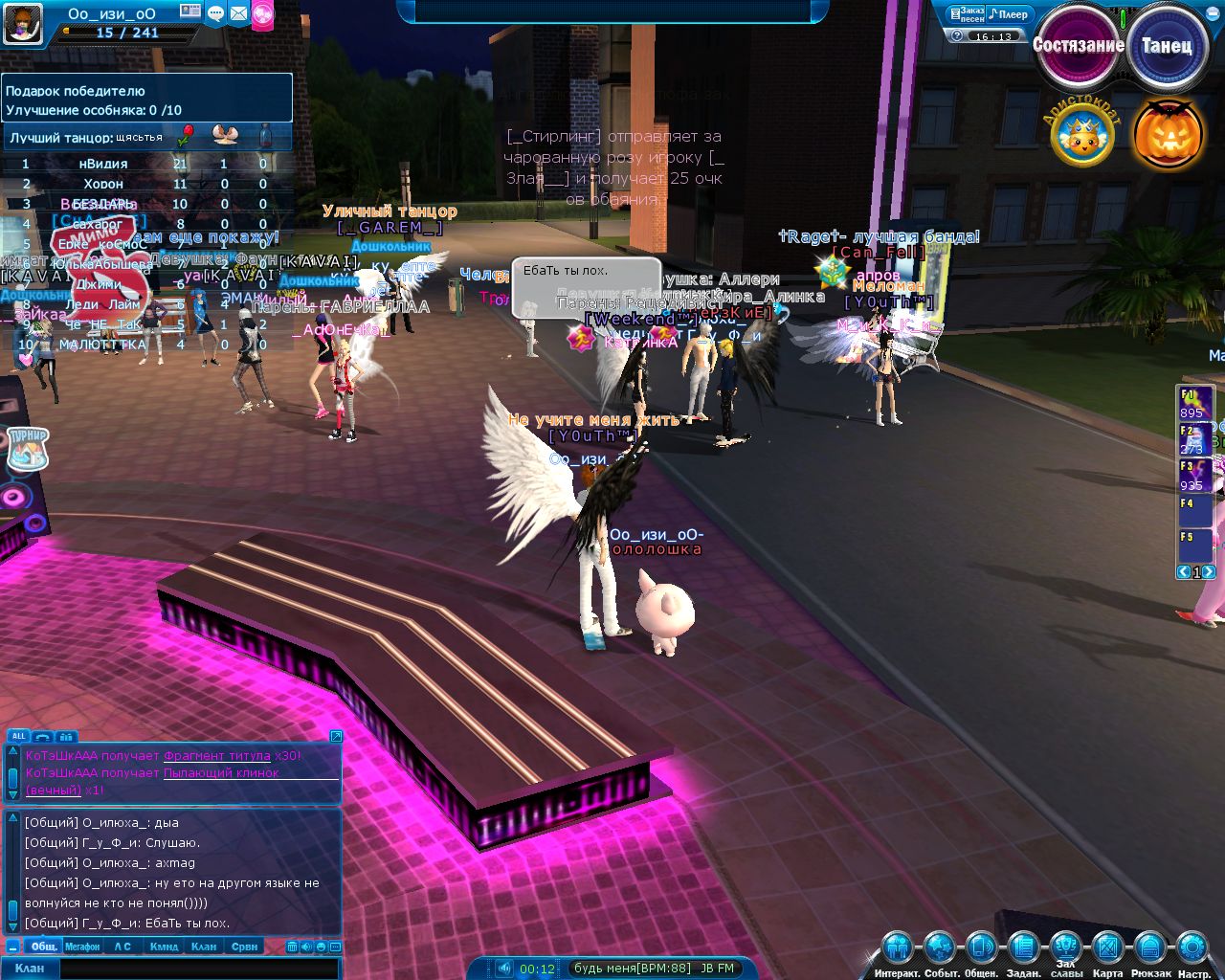
Task: Open the Заказ песен song request
Action: 966,14
